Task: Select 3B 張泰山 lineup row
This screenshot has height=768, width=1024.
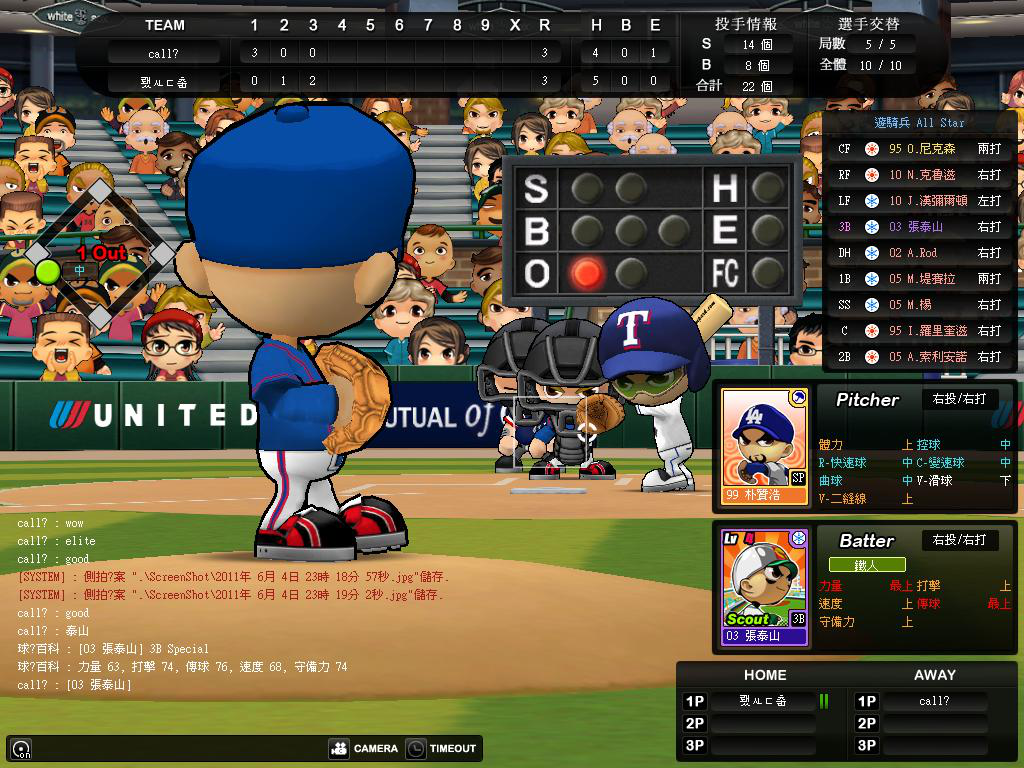Action: point(920,227)
